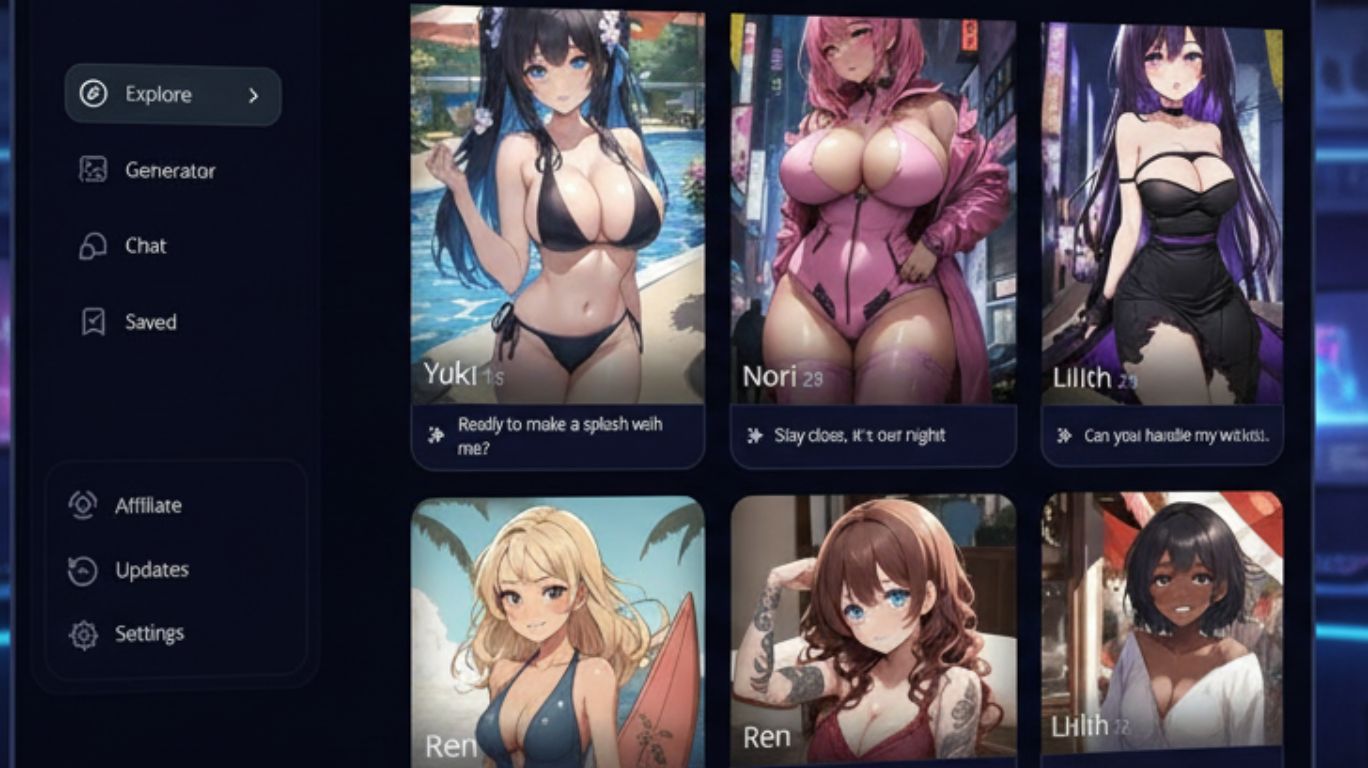Open Chat via the speech bubble icon

tap(93, 246)
